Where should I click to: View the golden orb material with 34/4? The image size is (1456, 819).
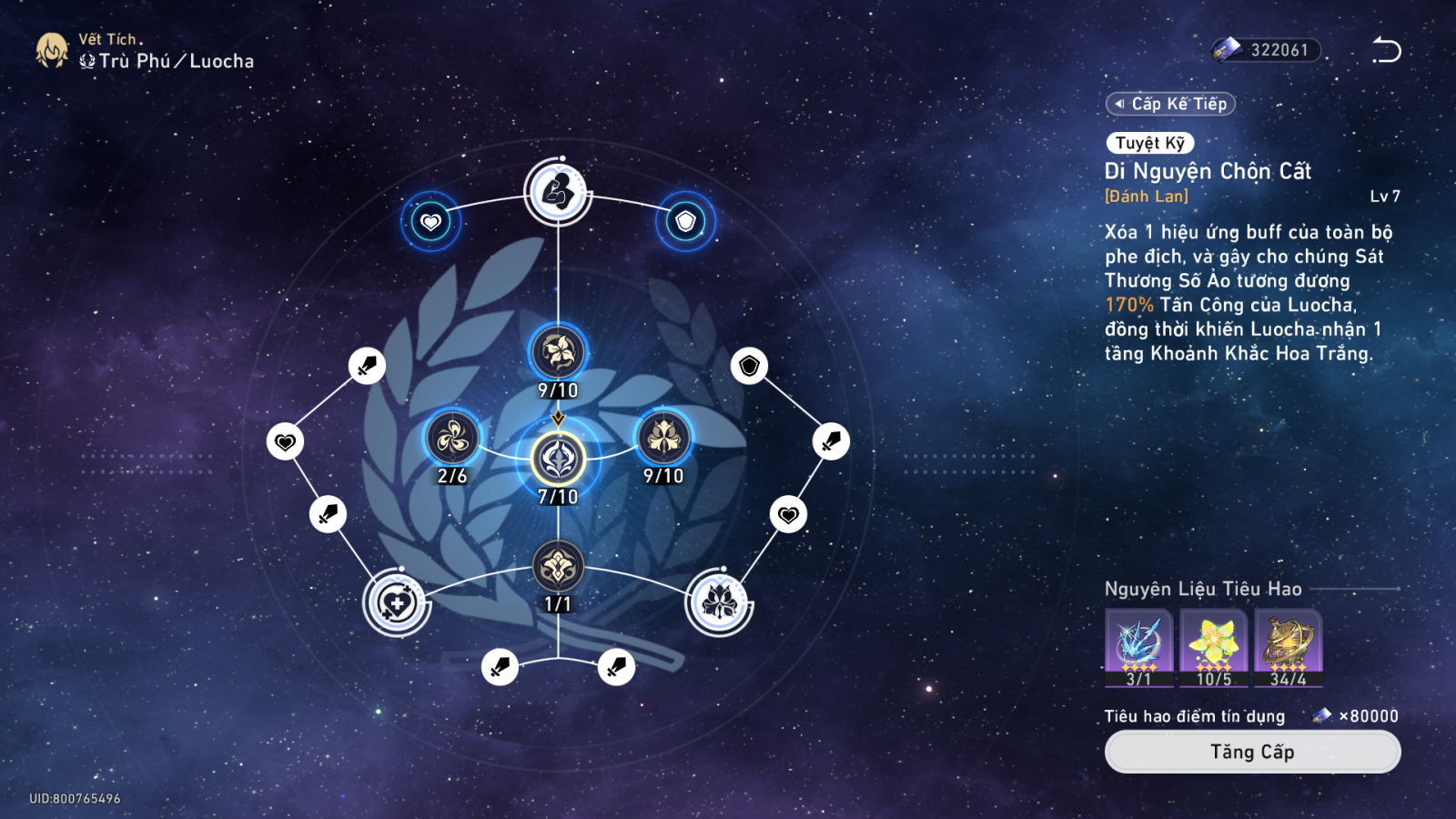[x=1289, y=646]
